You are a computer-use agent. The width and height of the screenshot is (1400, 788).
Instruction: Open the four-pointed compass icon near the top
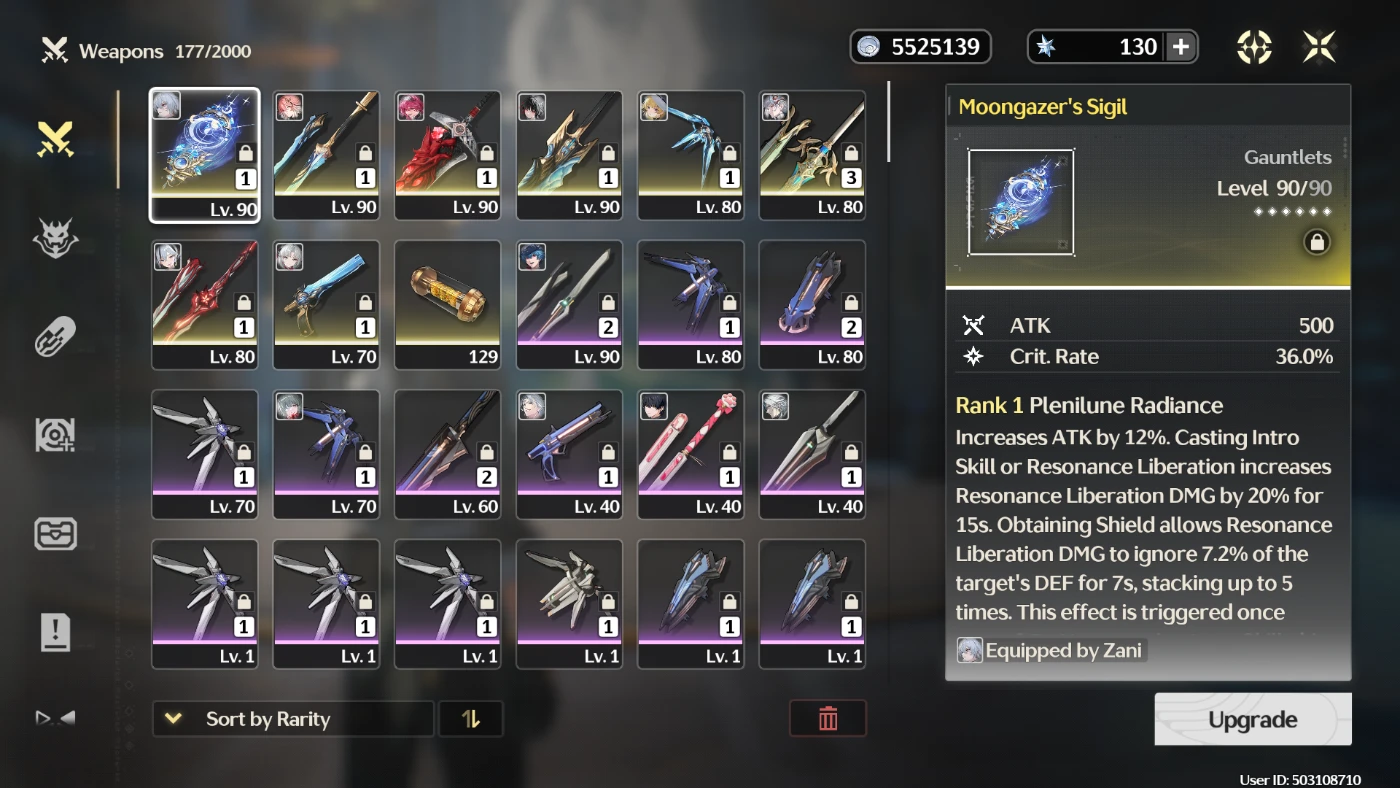(x=1254, y=47)
